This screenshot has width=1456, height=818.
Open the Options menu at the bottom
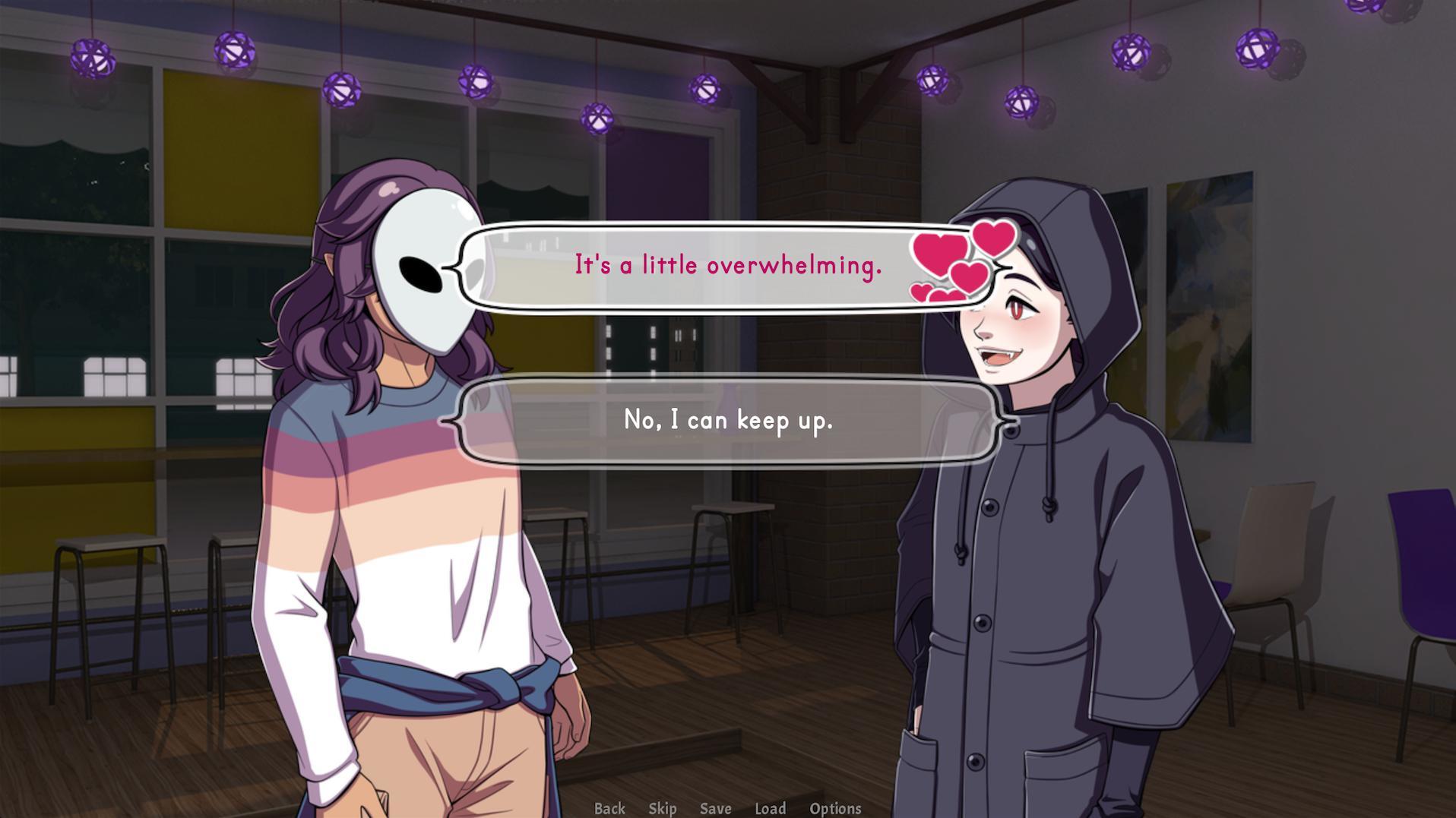(836, 808)
